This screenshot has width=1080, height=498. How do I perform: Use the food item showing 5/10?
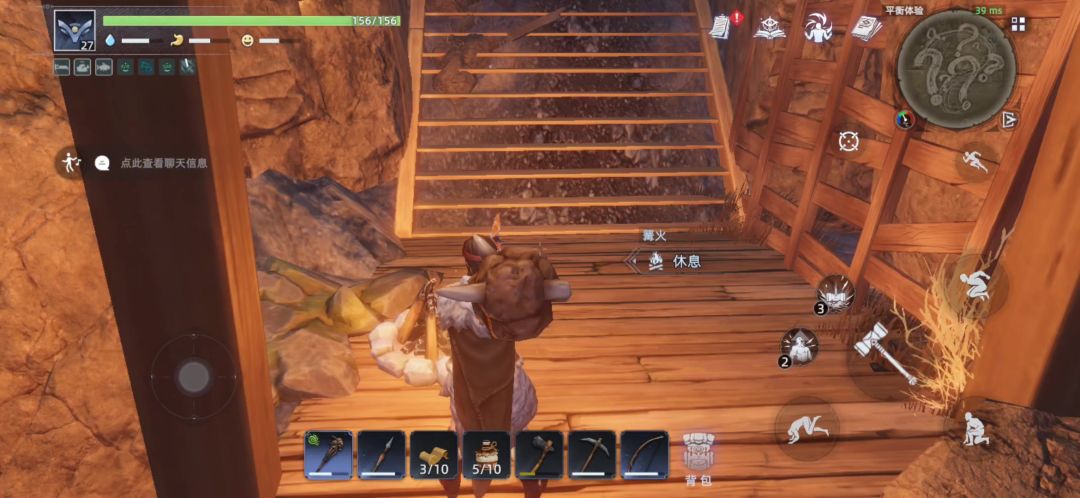[x=487, y=455]
